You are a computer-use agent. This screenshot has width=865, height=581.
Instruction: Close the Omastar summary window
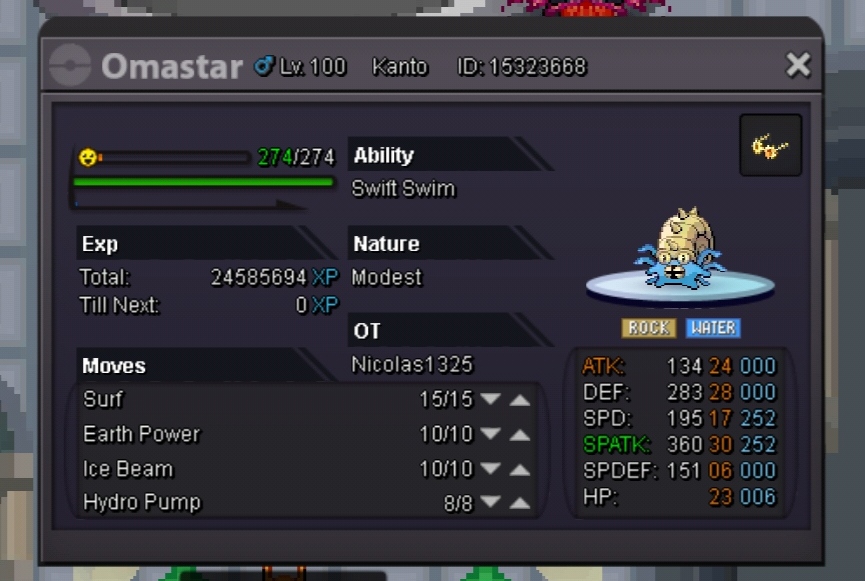click(x=798, y=65)
